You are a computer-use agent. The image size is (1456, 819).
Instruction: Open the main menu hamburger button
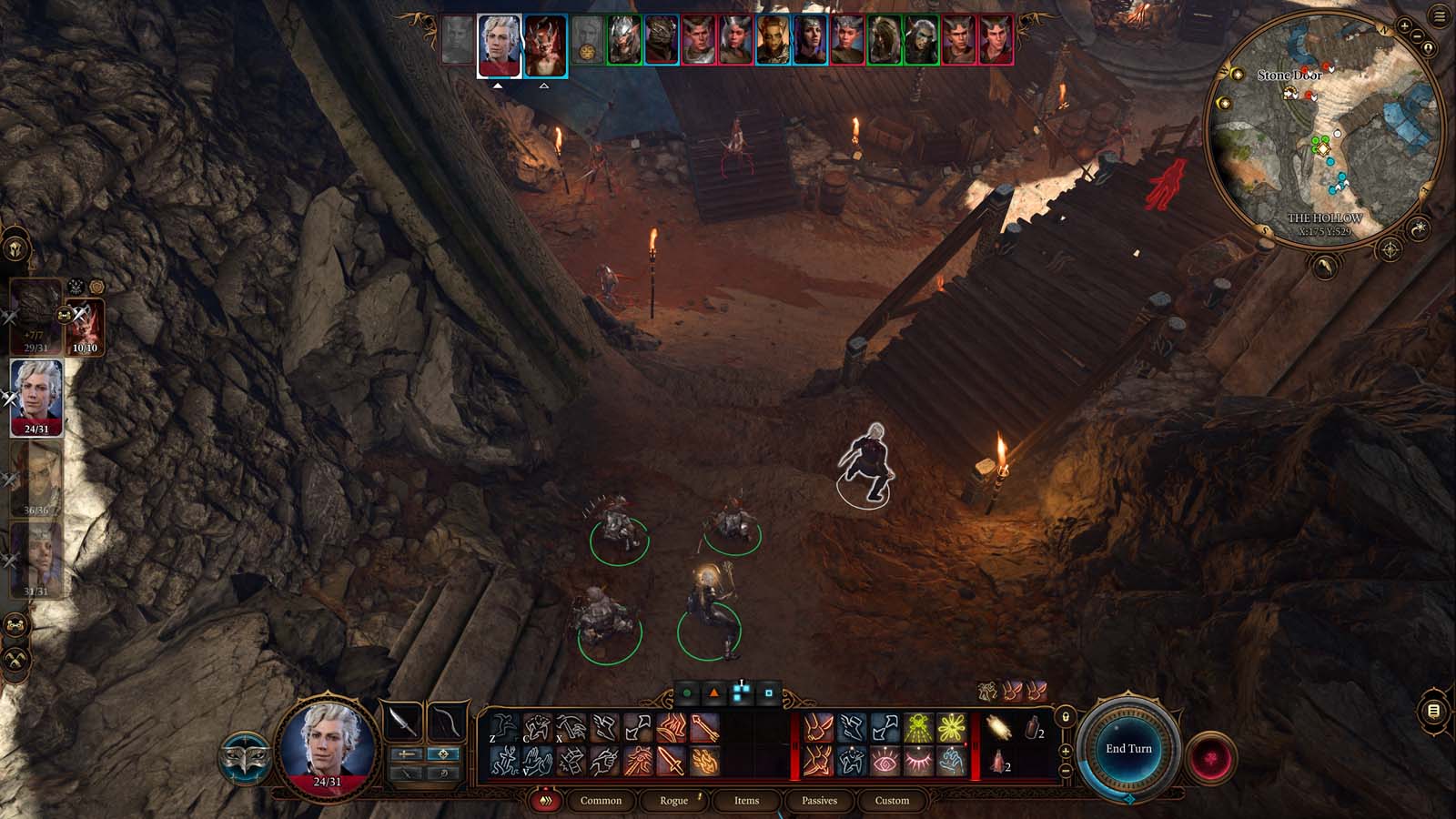click(x=1440, y=16)
